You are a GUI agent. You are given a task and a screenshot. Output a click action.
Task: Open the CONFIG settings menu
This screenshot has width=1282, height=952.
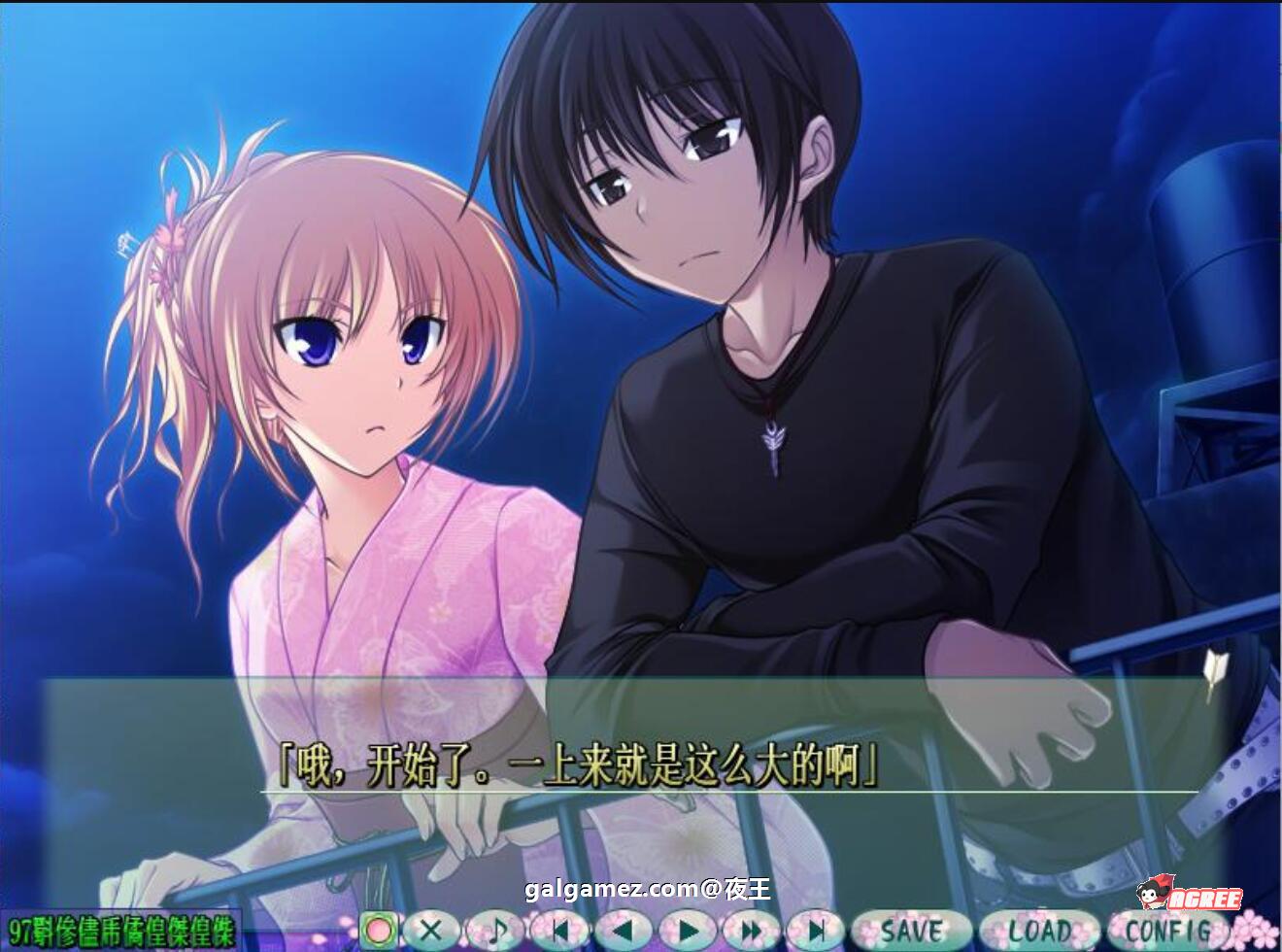tap(1170, 931)
